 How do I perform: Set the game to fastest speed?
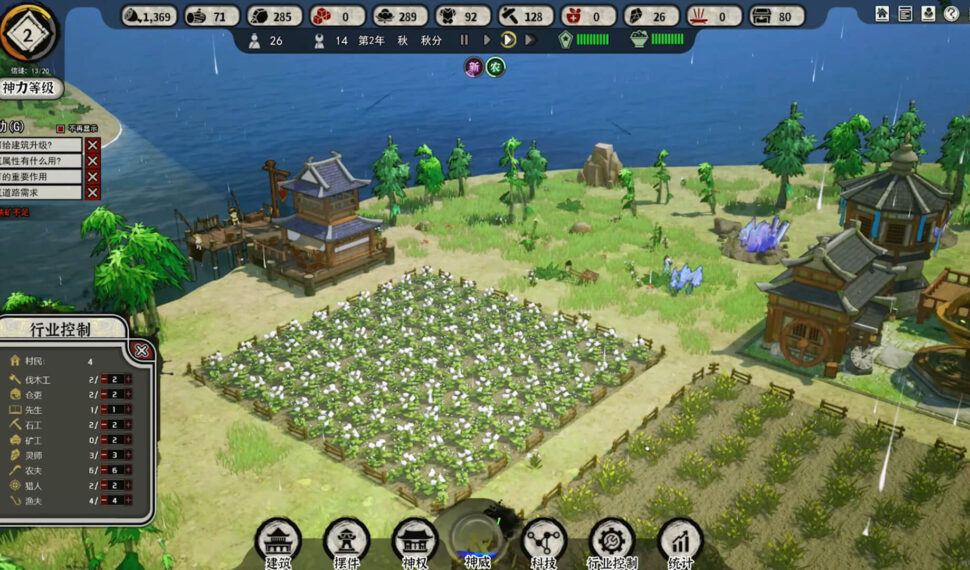530,40
